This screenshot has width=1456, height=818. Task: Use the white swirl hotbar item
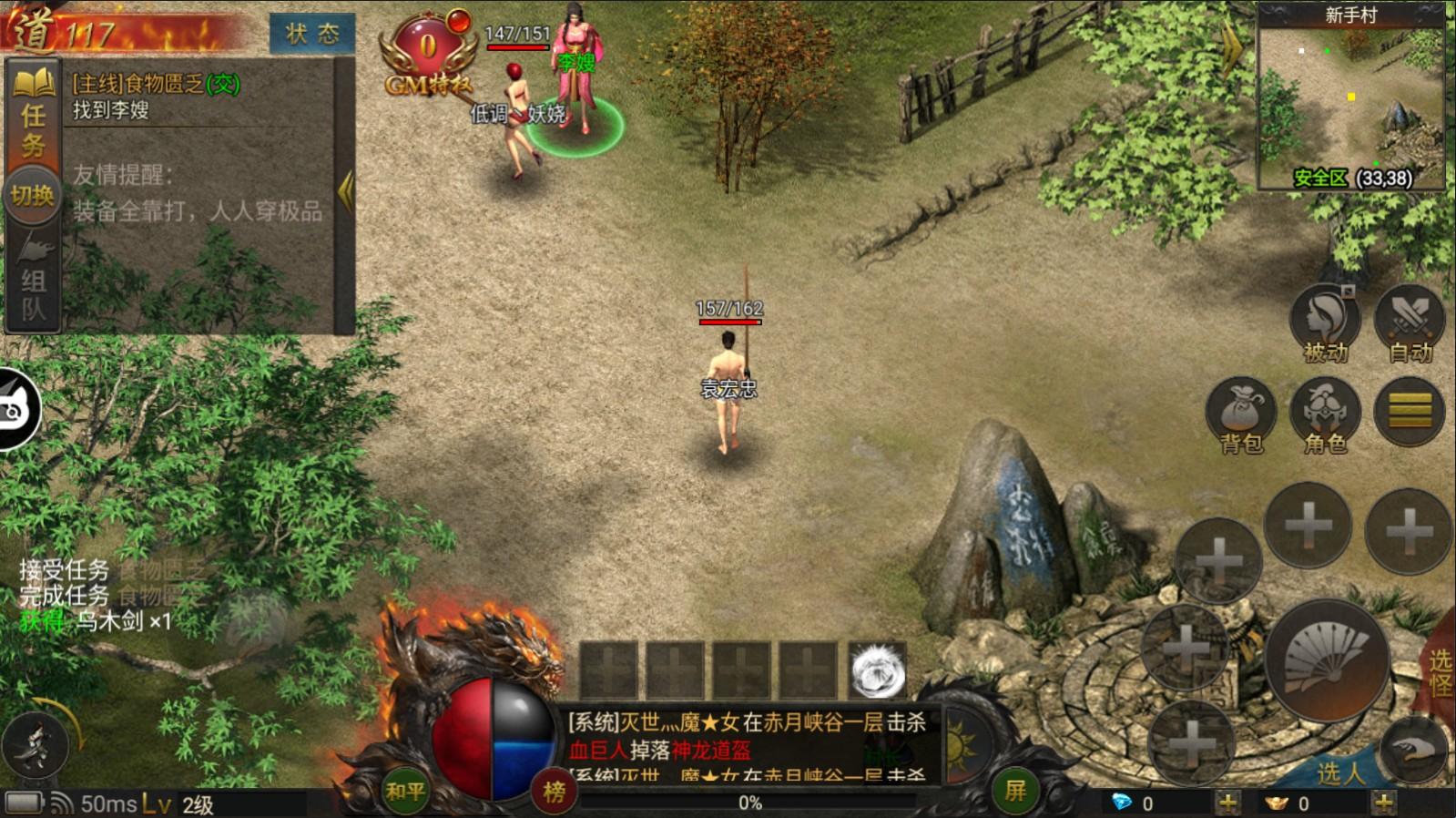click(878, 670)
